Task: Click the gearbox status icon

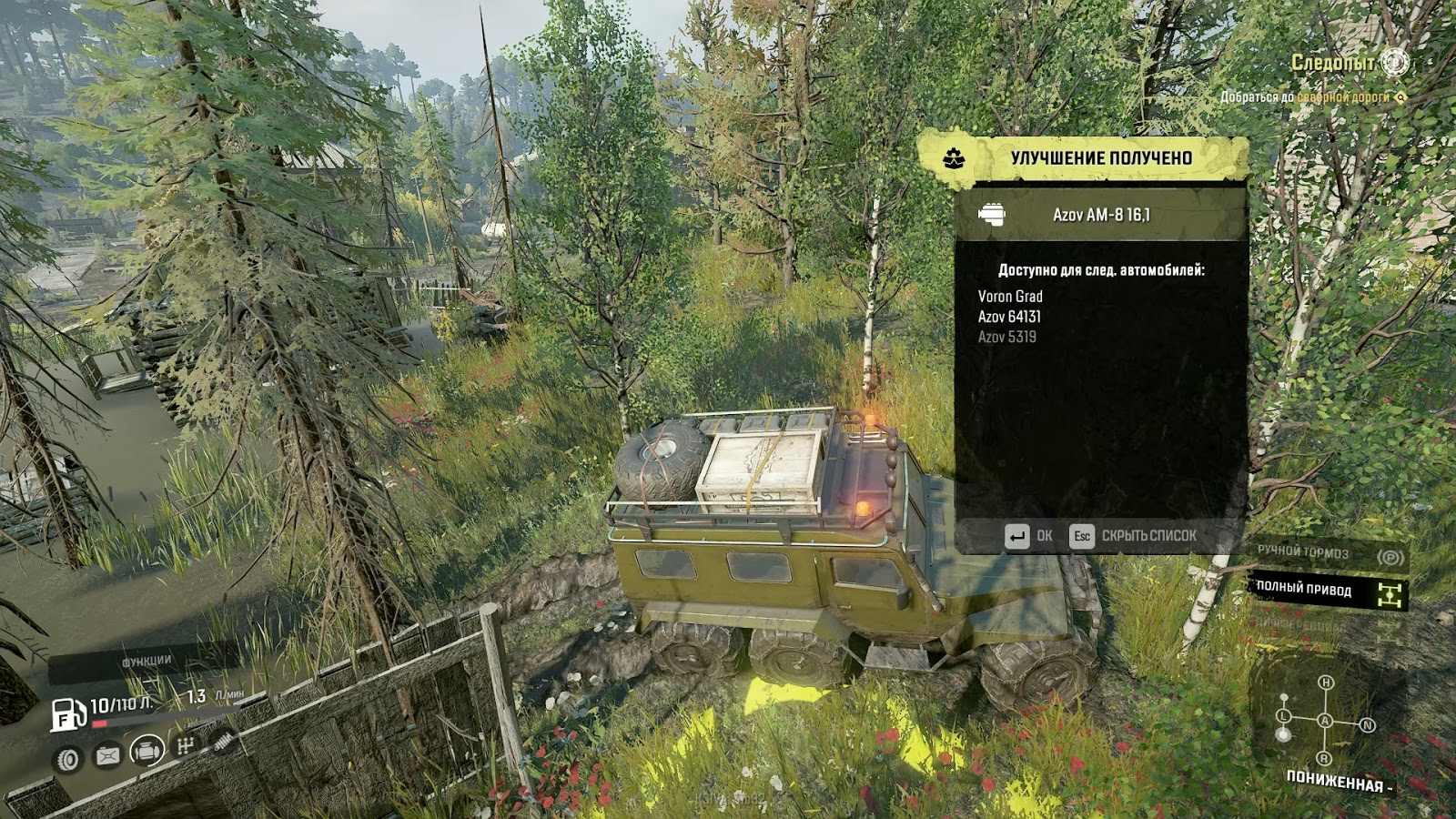Action: [x=186, y=746]
